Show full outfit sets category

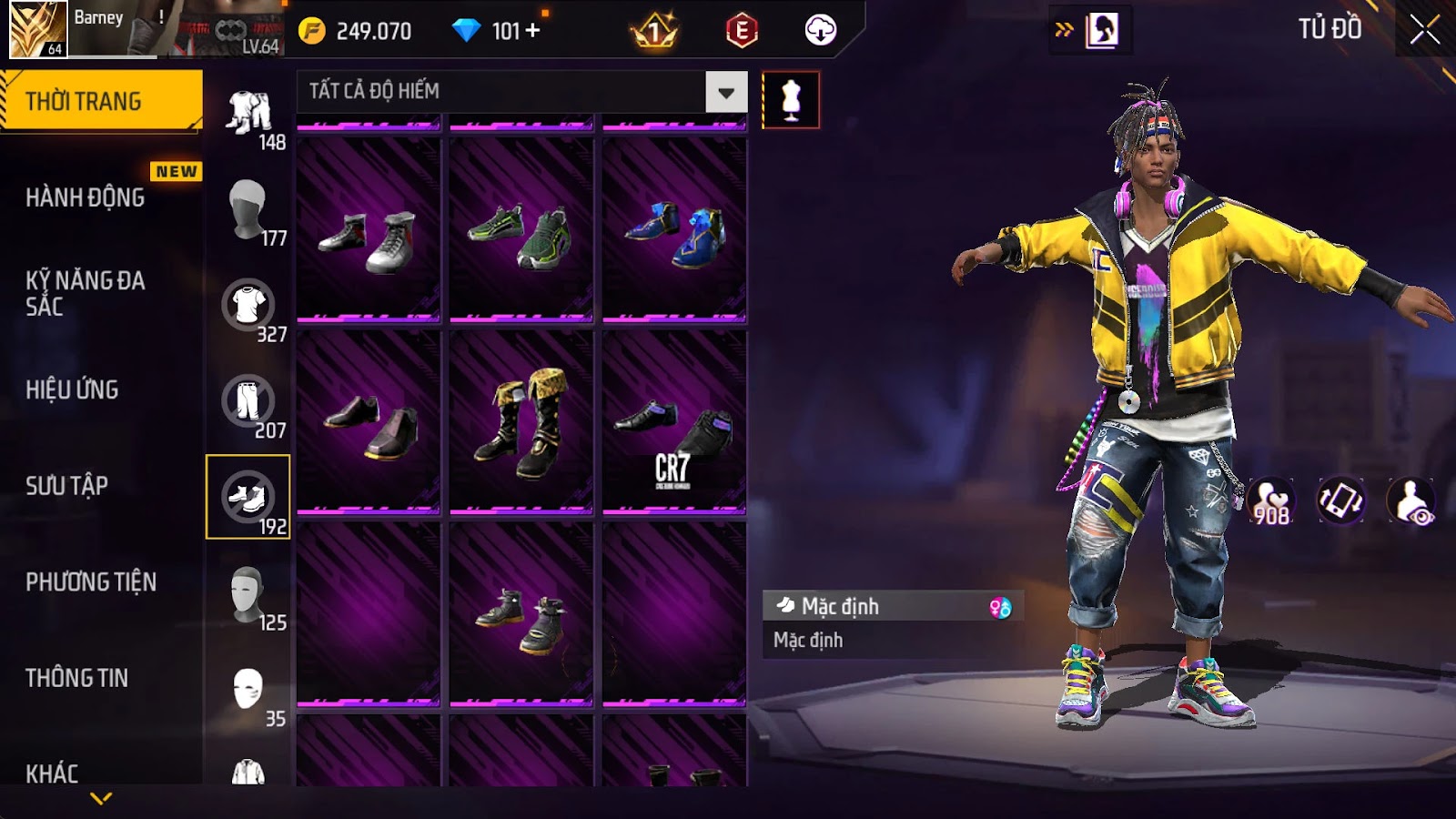[x=248, y=113]
